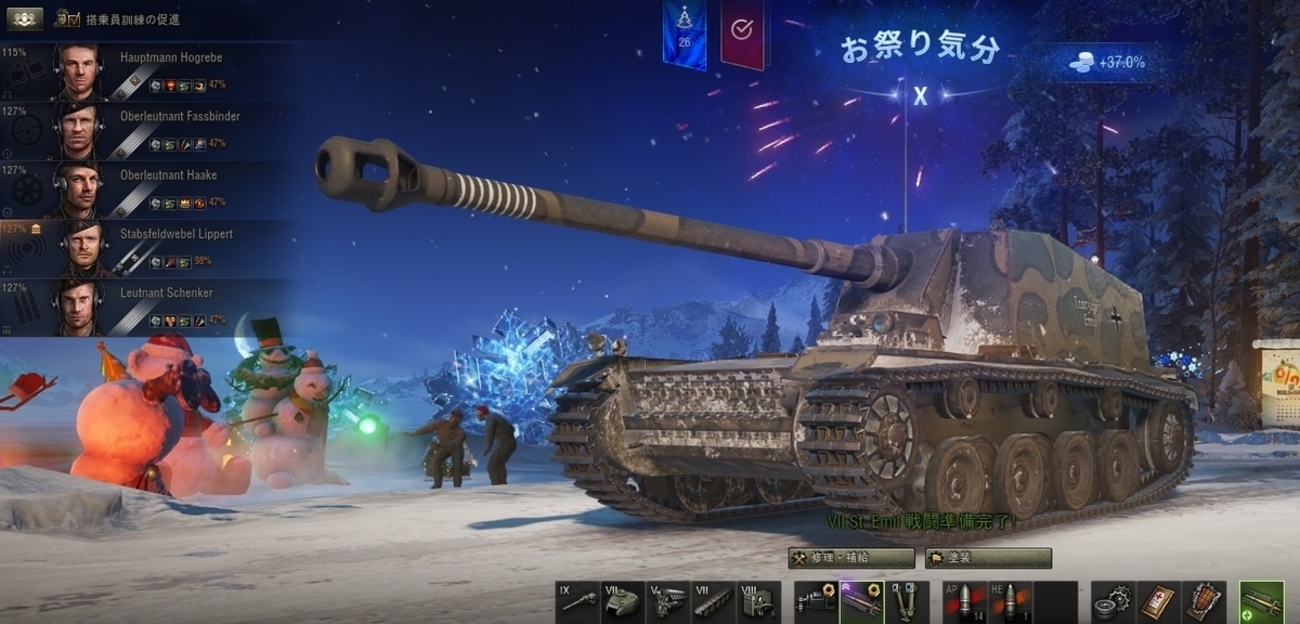
Task: Open the red checkmark missions banner
Action: click(x=741, y=32)
